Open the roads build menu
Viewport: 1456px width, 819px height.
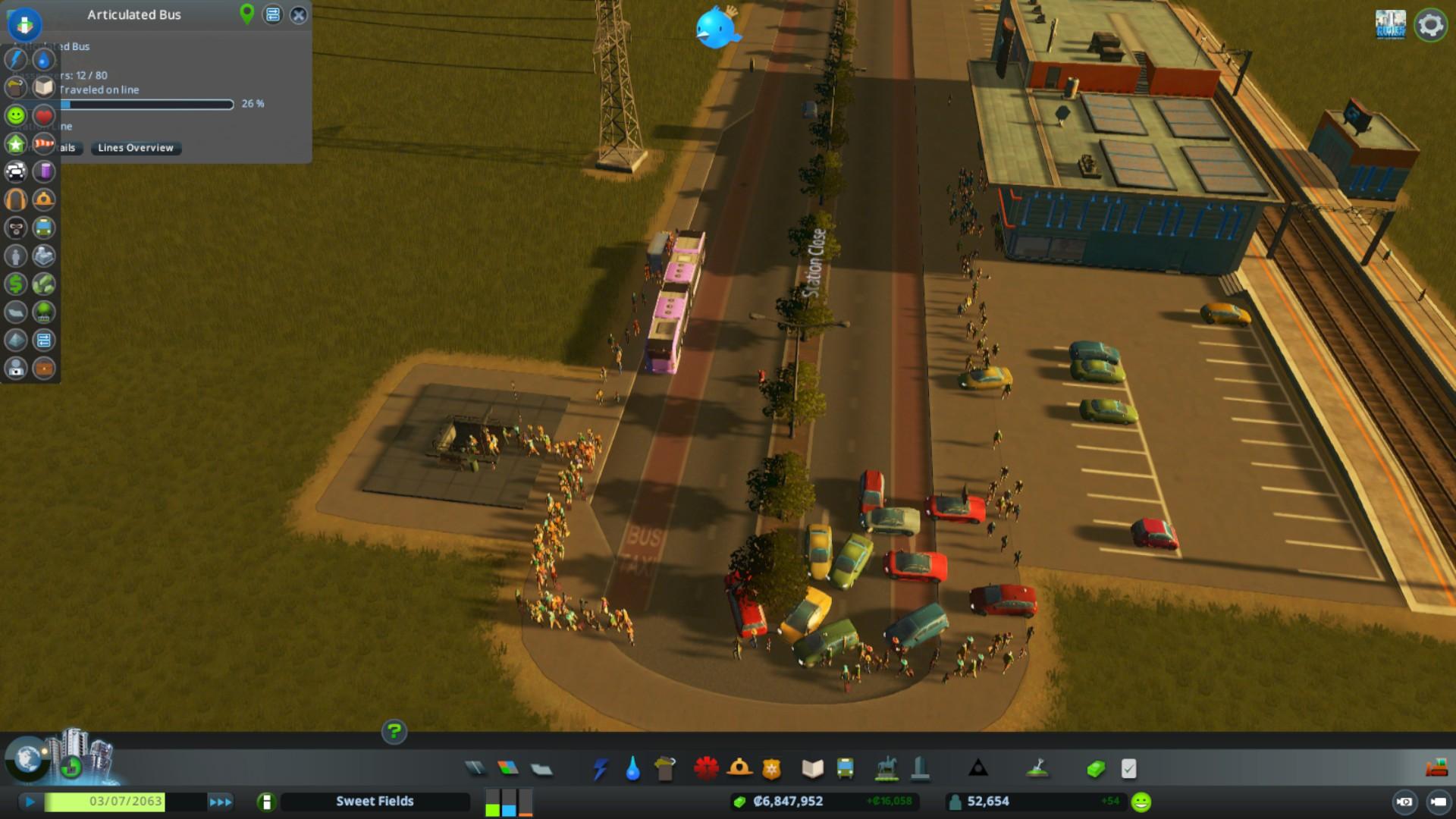pos(475,769)
